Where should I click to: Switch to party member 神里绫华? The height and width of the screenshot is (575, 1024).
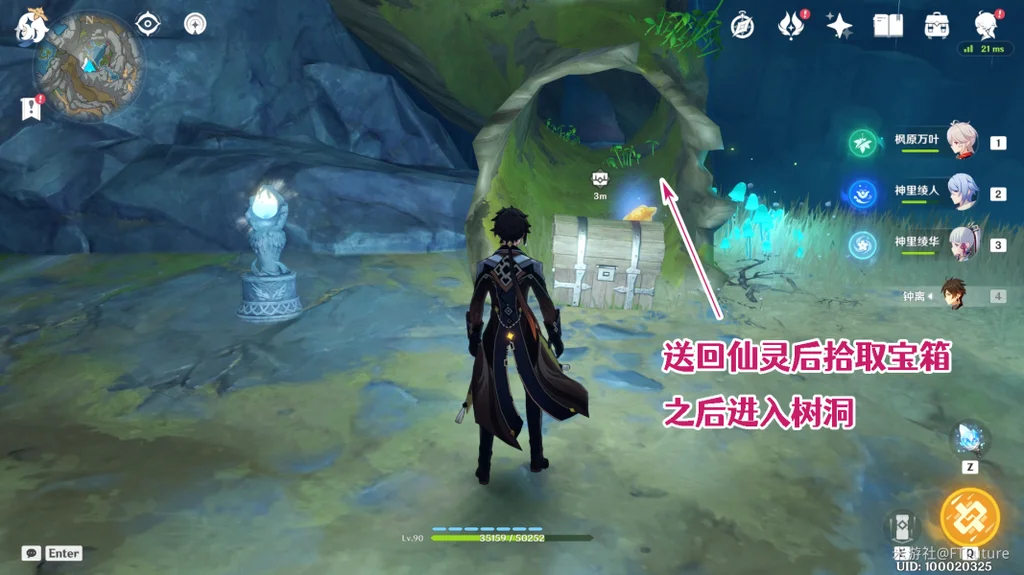pyautogui.click(x=963, y=244)
